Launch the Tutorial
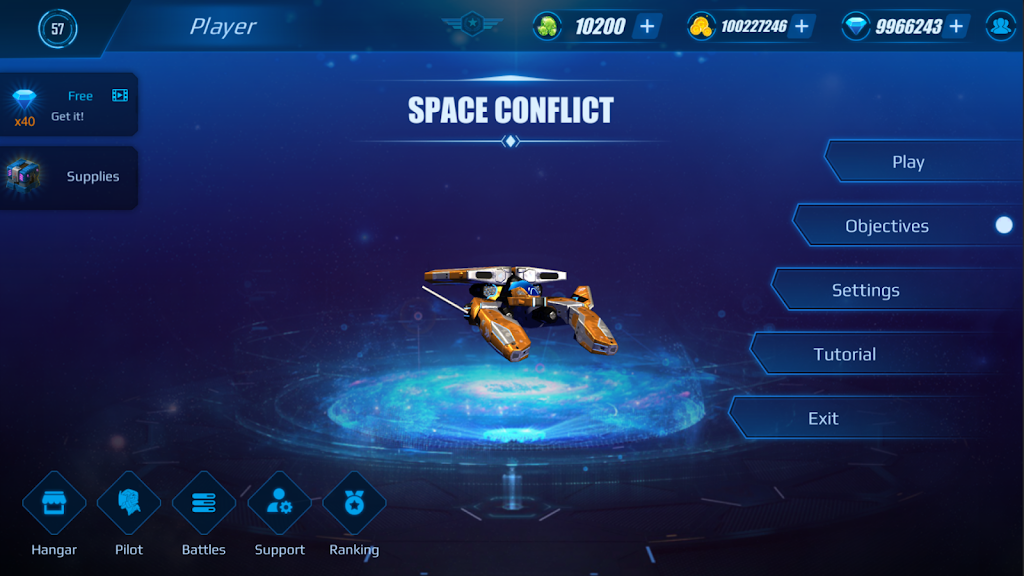1024x576 pixels. coord(845,354)
